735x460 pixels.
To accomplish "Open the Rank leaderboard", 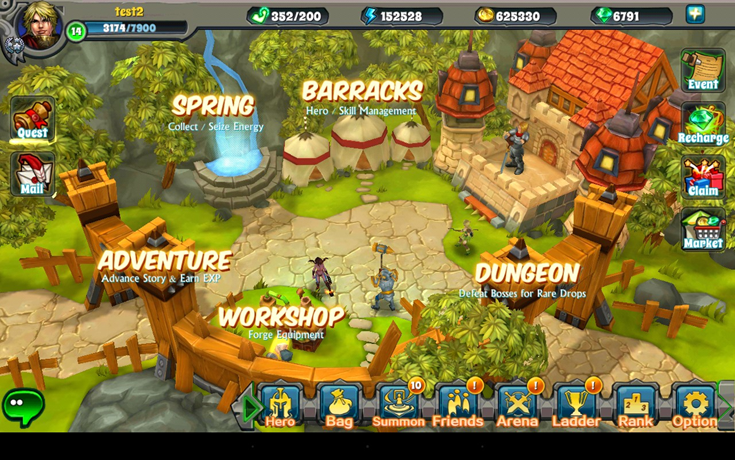I will (x=635, y=406).
